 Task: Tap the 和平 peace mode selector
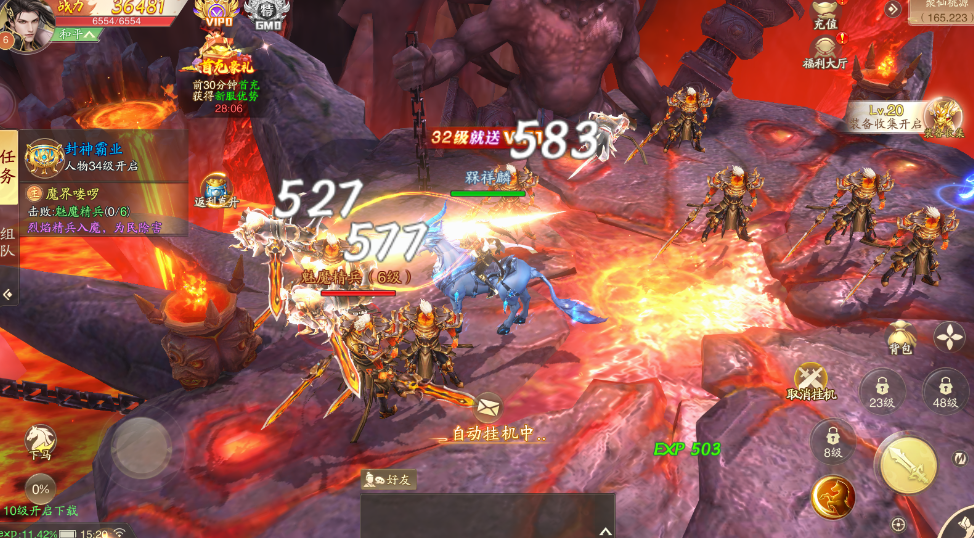click(78, 34)
